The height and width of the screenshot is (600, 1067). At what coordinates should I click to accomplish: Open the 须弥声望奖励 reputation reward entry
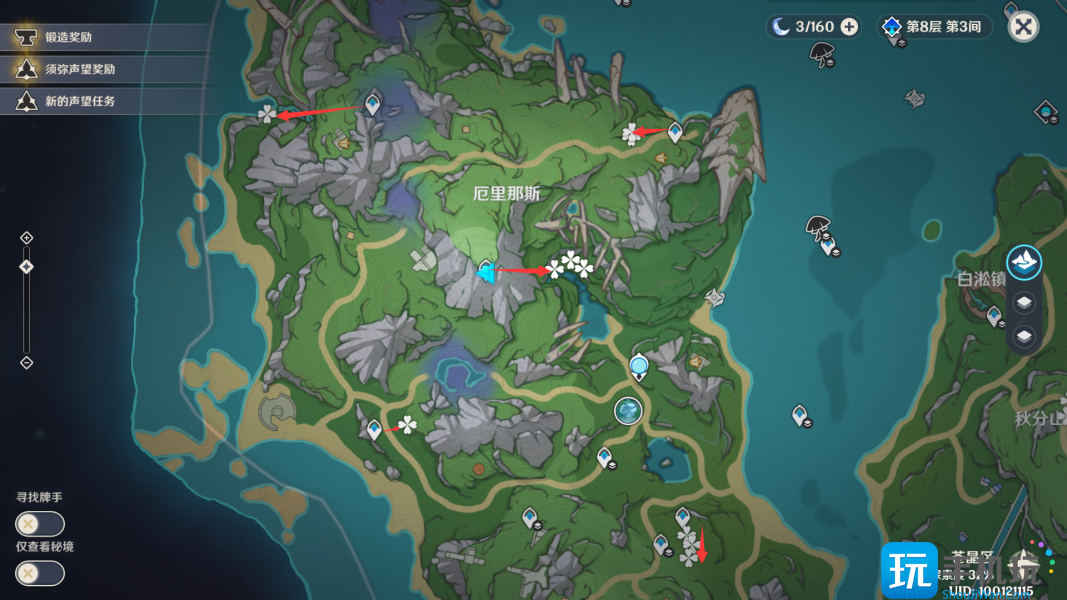(80, 69)
